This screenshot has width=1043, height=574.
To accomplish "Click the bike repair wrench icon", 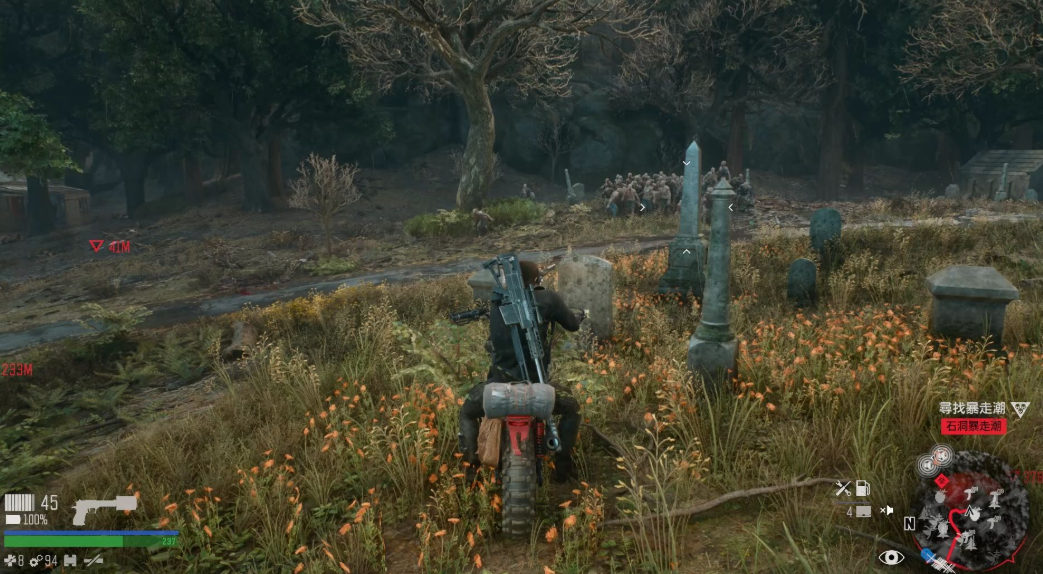I will (x=843, y=489).
